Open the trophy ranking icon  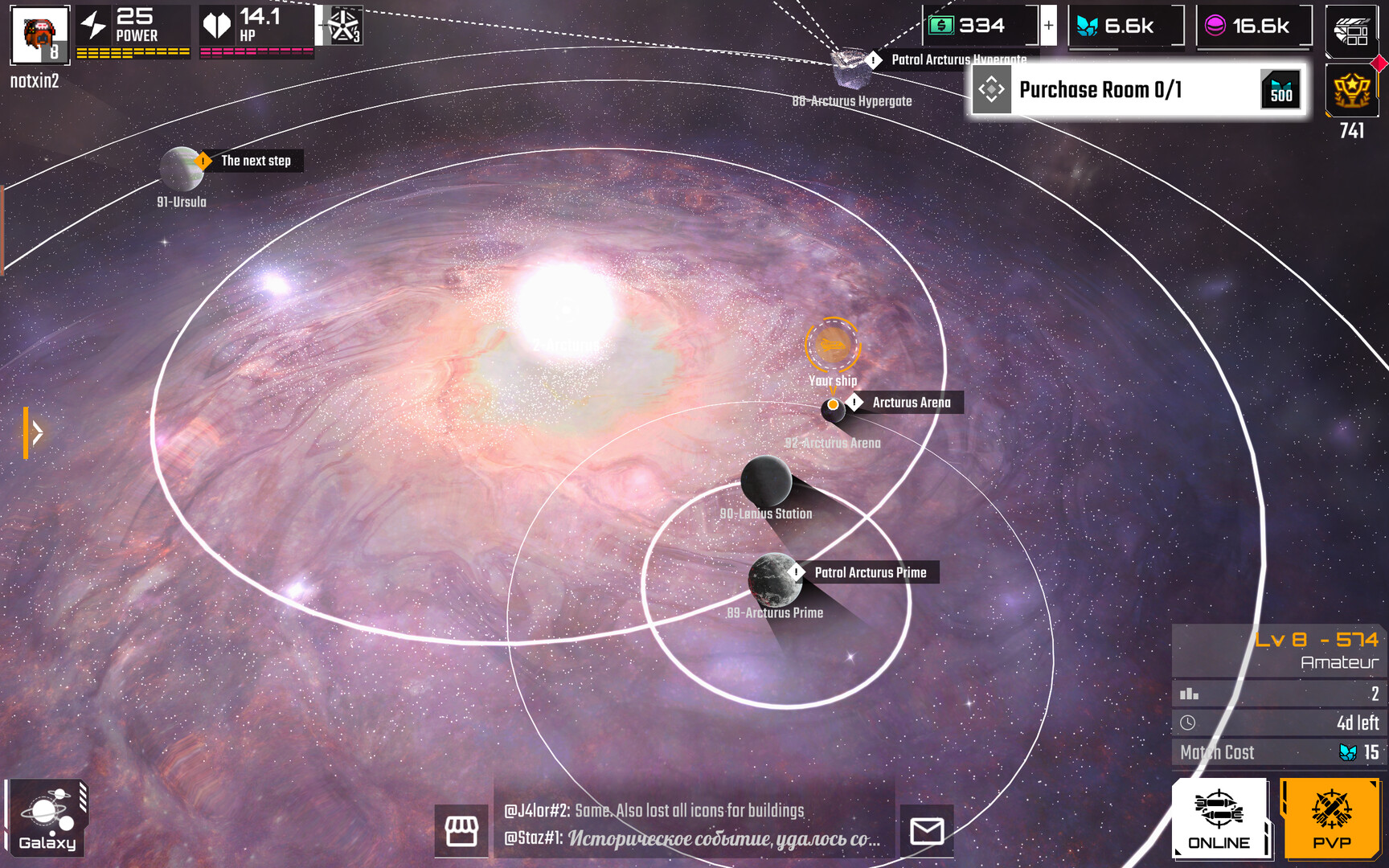click(1352, 90)
